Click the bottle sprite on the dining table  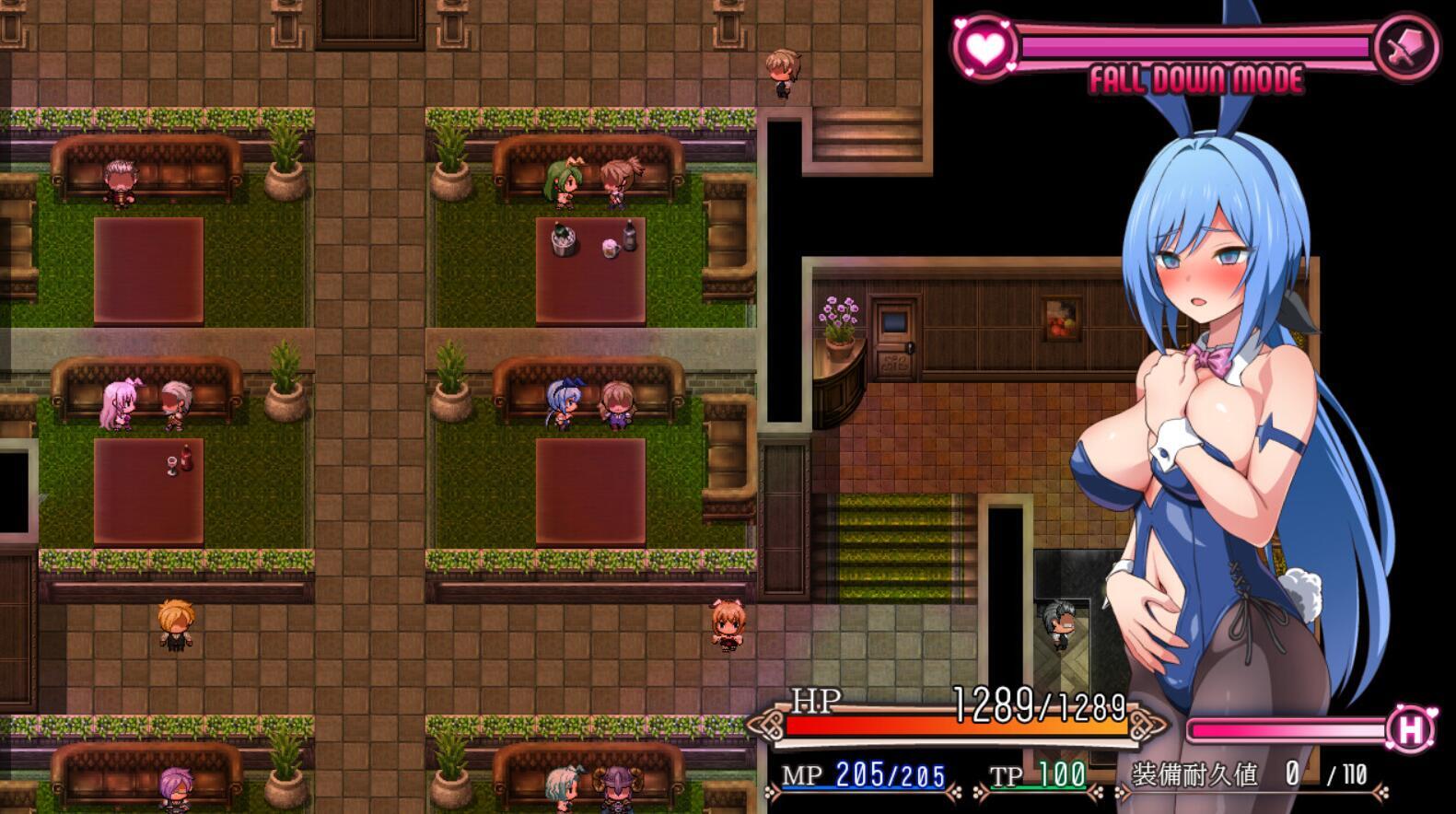pos(628,234)
